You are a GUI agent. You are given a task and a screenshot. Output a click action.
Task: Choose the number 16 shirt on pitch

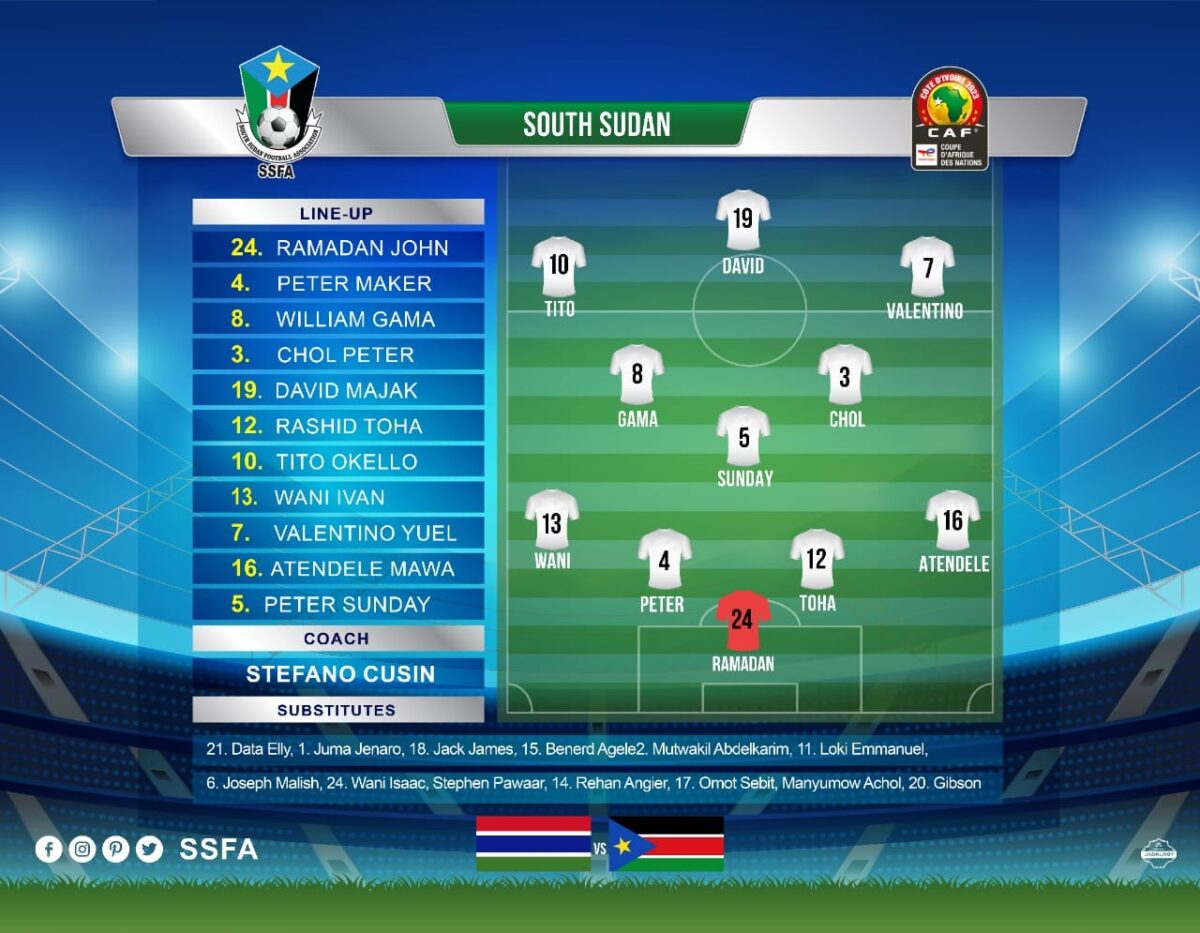(952, 520)
